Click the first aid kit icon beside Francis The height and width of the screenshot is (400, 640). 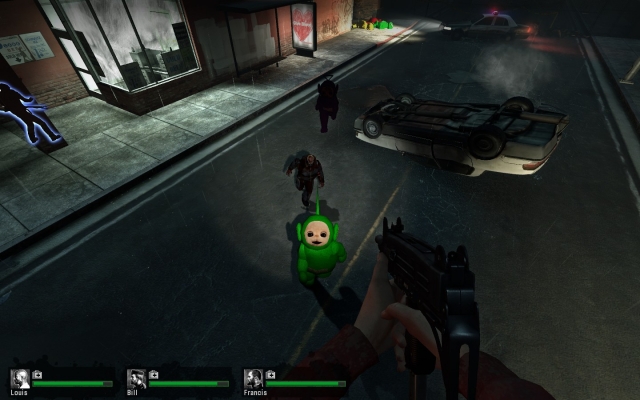coord(271,375)
